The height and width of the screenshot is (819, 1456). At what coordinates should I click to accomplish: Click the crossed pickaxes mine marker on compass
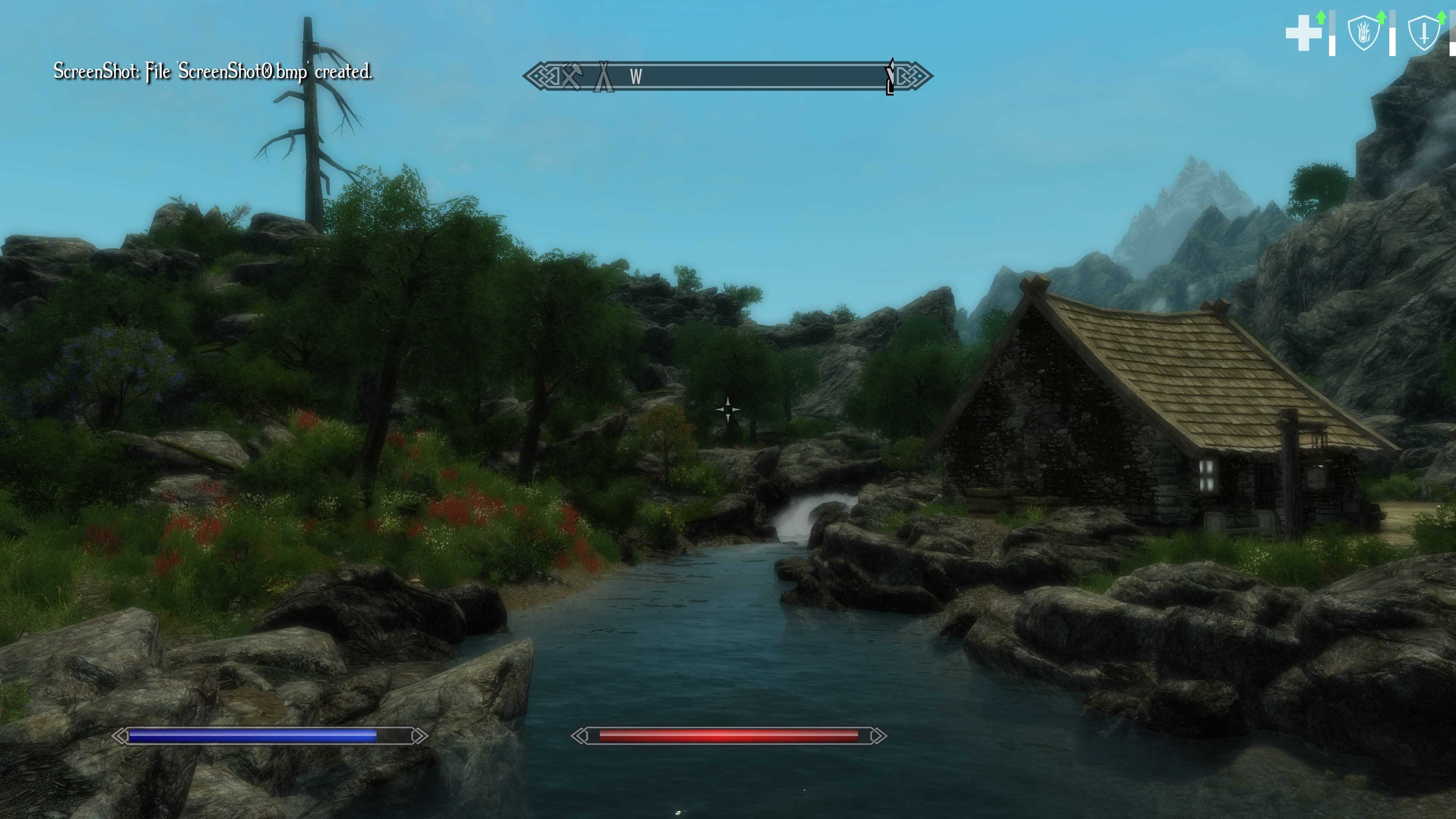[x=571, y=76]
